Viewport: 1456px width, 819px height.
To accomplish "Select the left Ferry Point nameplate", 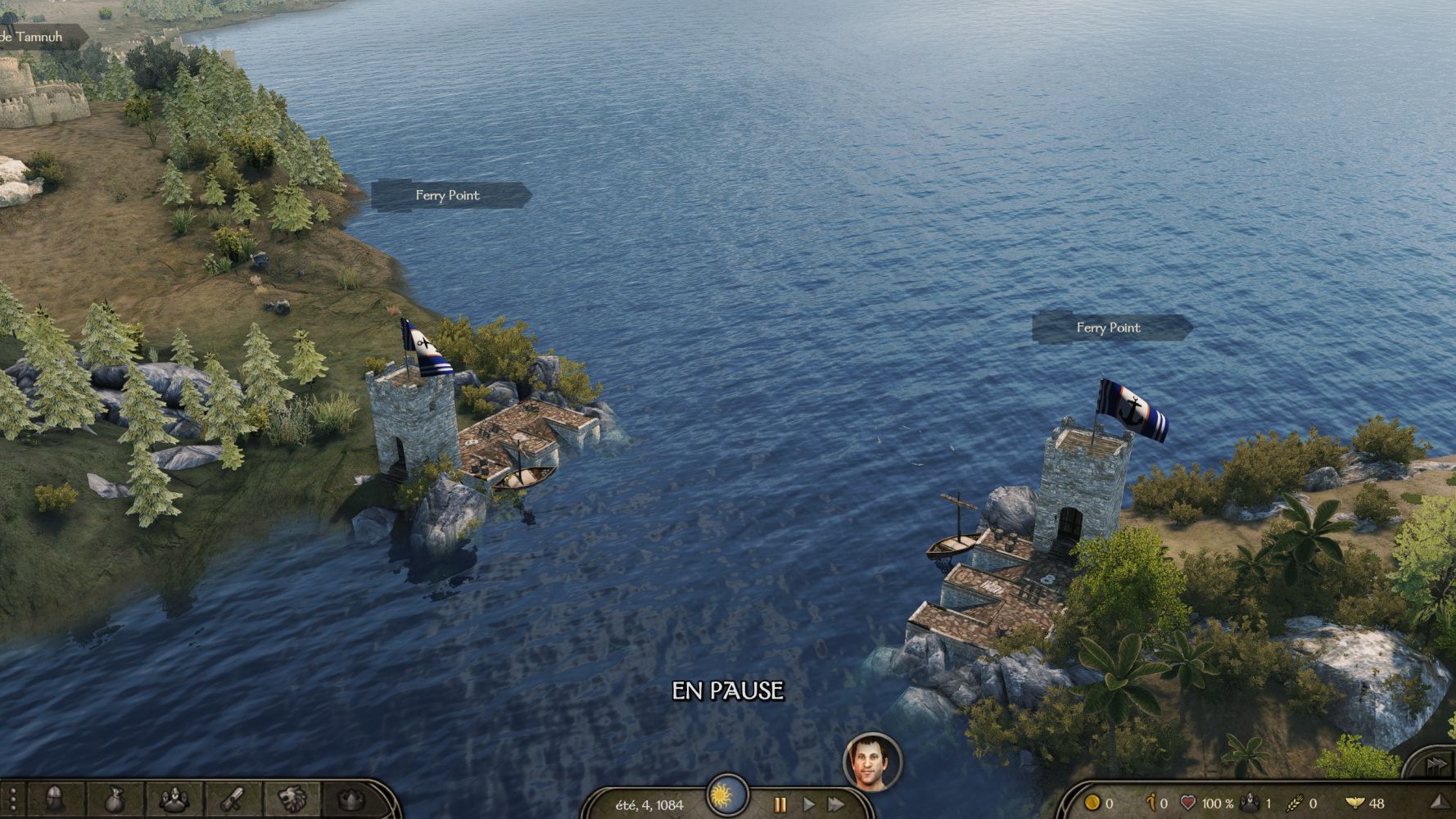I will [x=448, y=195].
